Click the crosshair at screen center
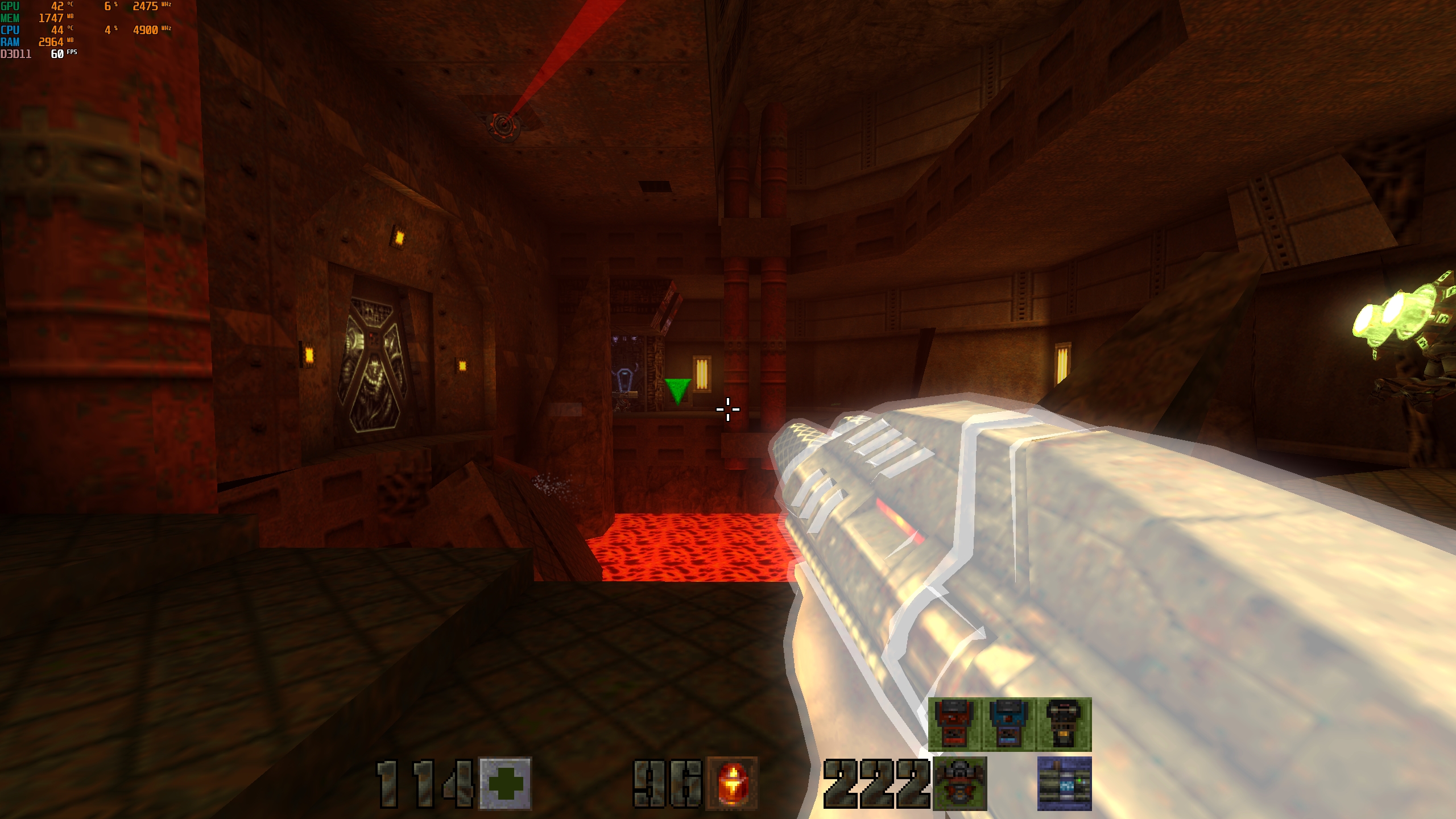 coord(728,408)
